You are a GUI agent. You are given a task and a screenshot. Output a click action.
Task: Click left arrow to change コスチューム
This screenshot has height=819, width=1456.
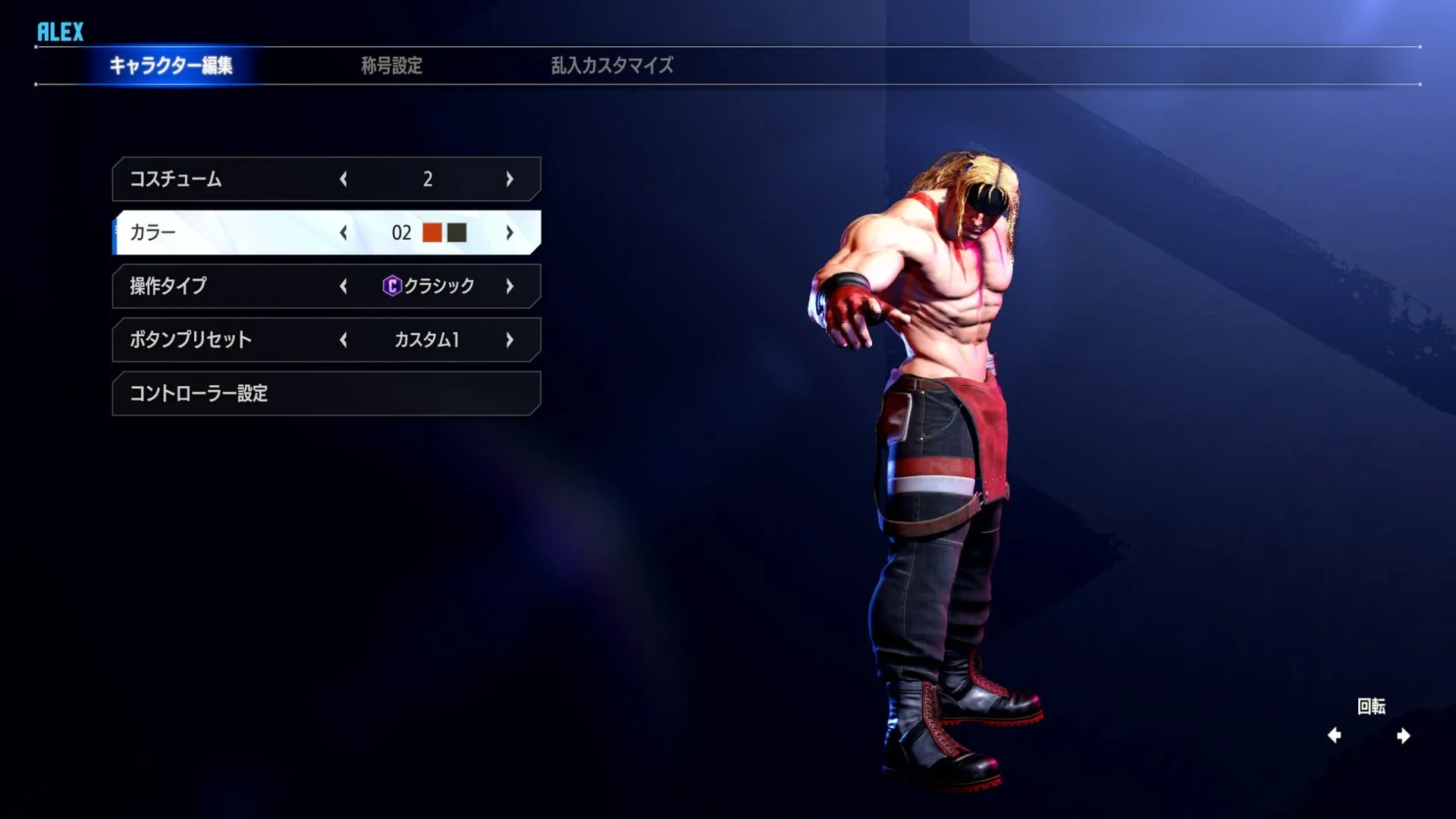point(344,179)
